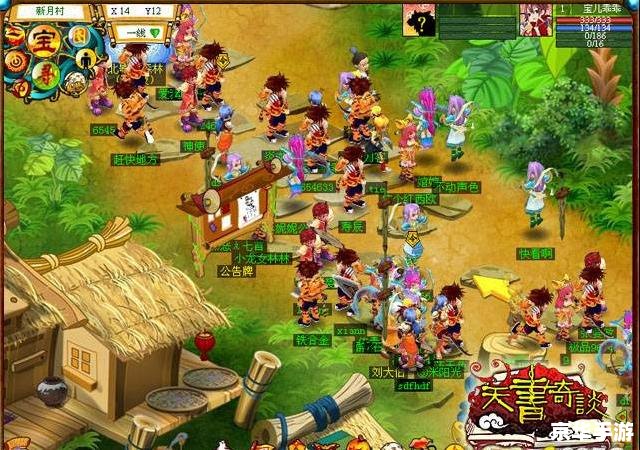This screenshot has width=640, height=450.
Task: Open the 一线 server line dropdown
Action: click(x=138, y=32)
